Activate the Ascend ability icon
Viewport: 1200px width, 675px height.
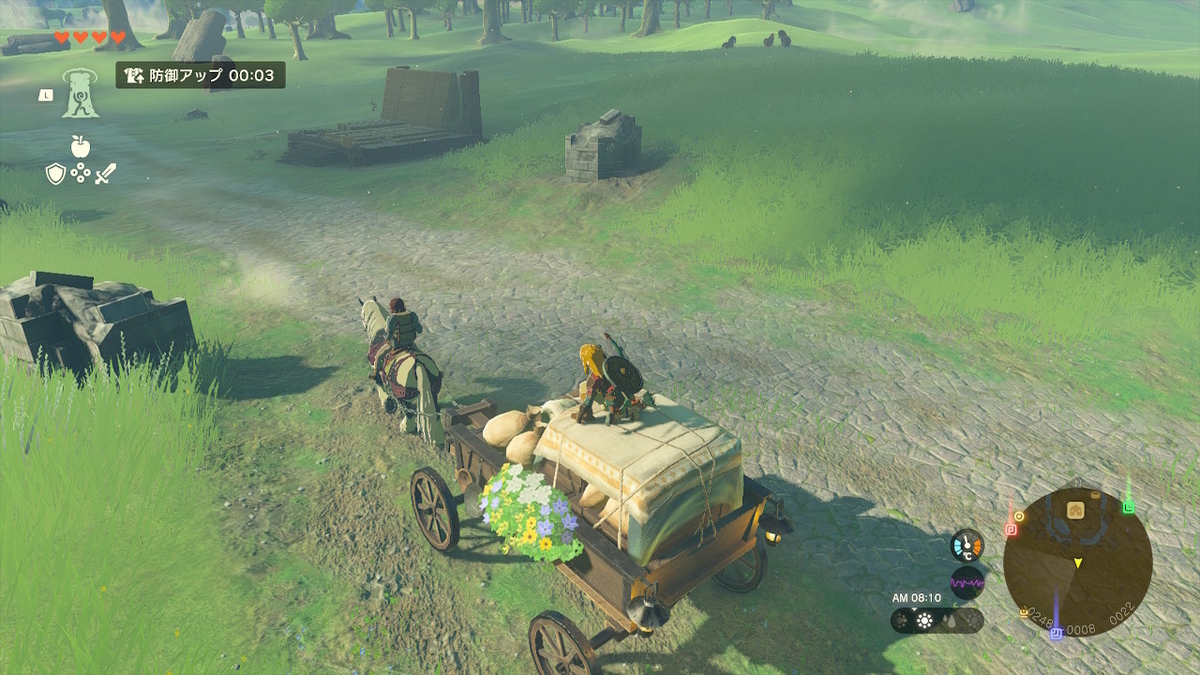80,93
